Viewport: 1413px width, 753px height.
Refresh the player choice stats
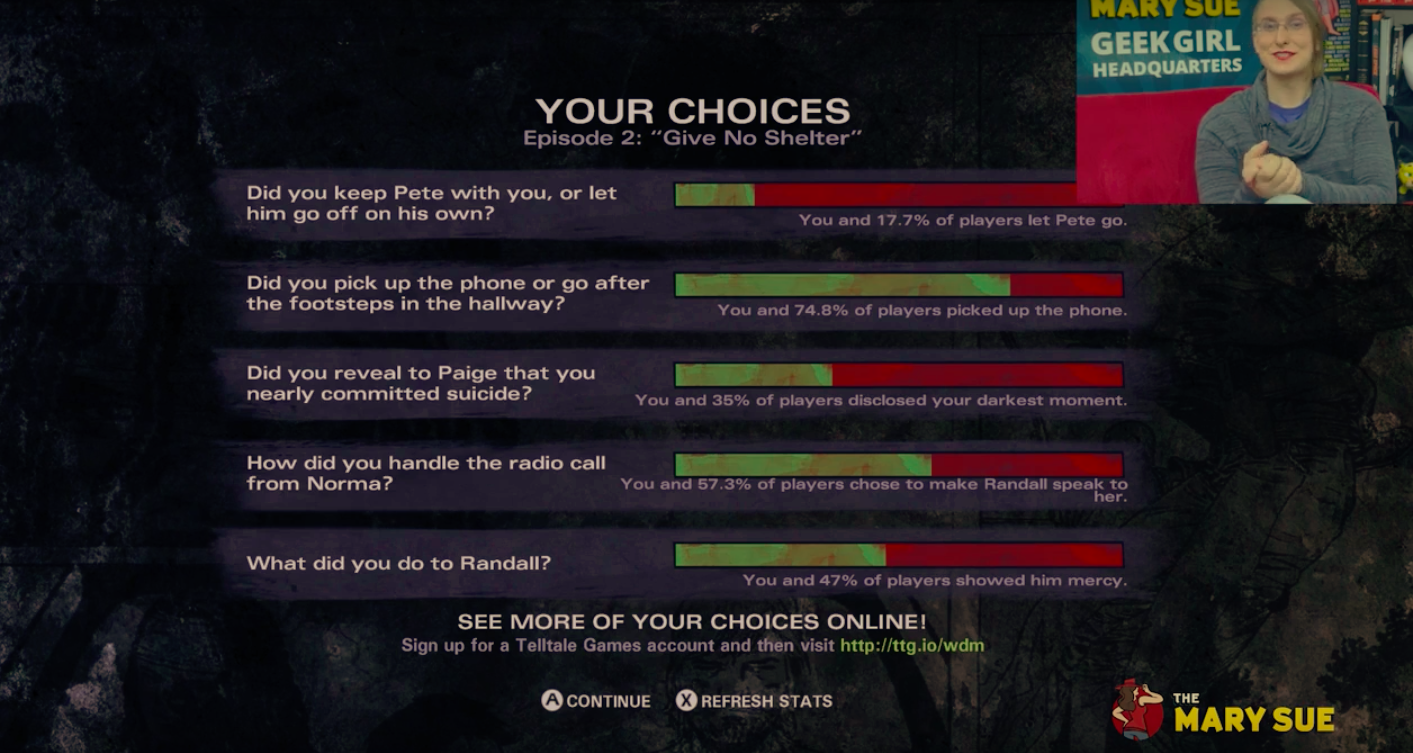(754, 701)
